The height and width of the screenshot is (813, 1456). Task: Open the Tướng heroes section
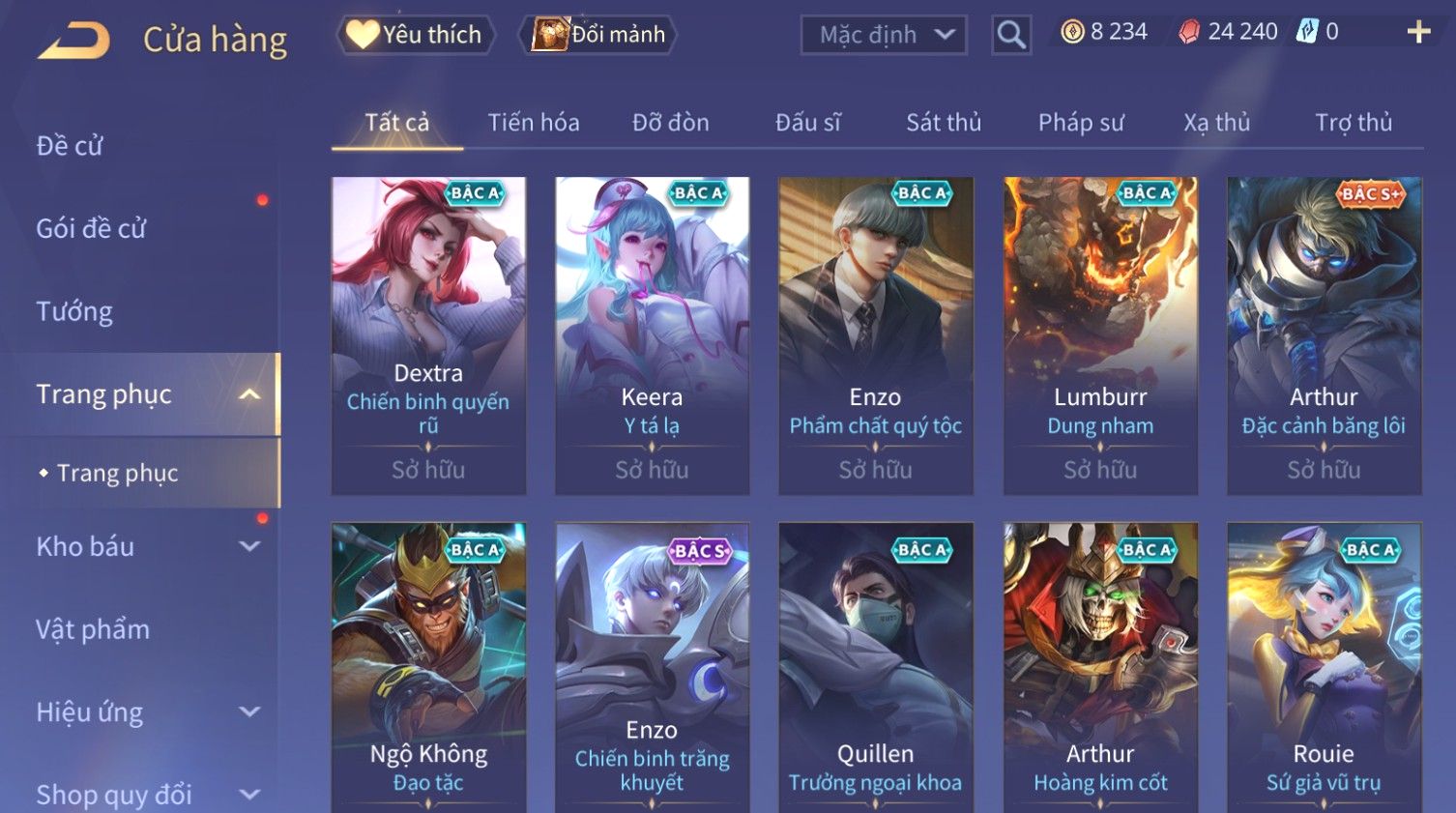(74, 311)
